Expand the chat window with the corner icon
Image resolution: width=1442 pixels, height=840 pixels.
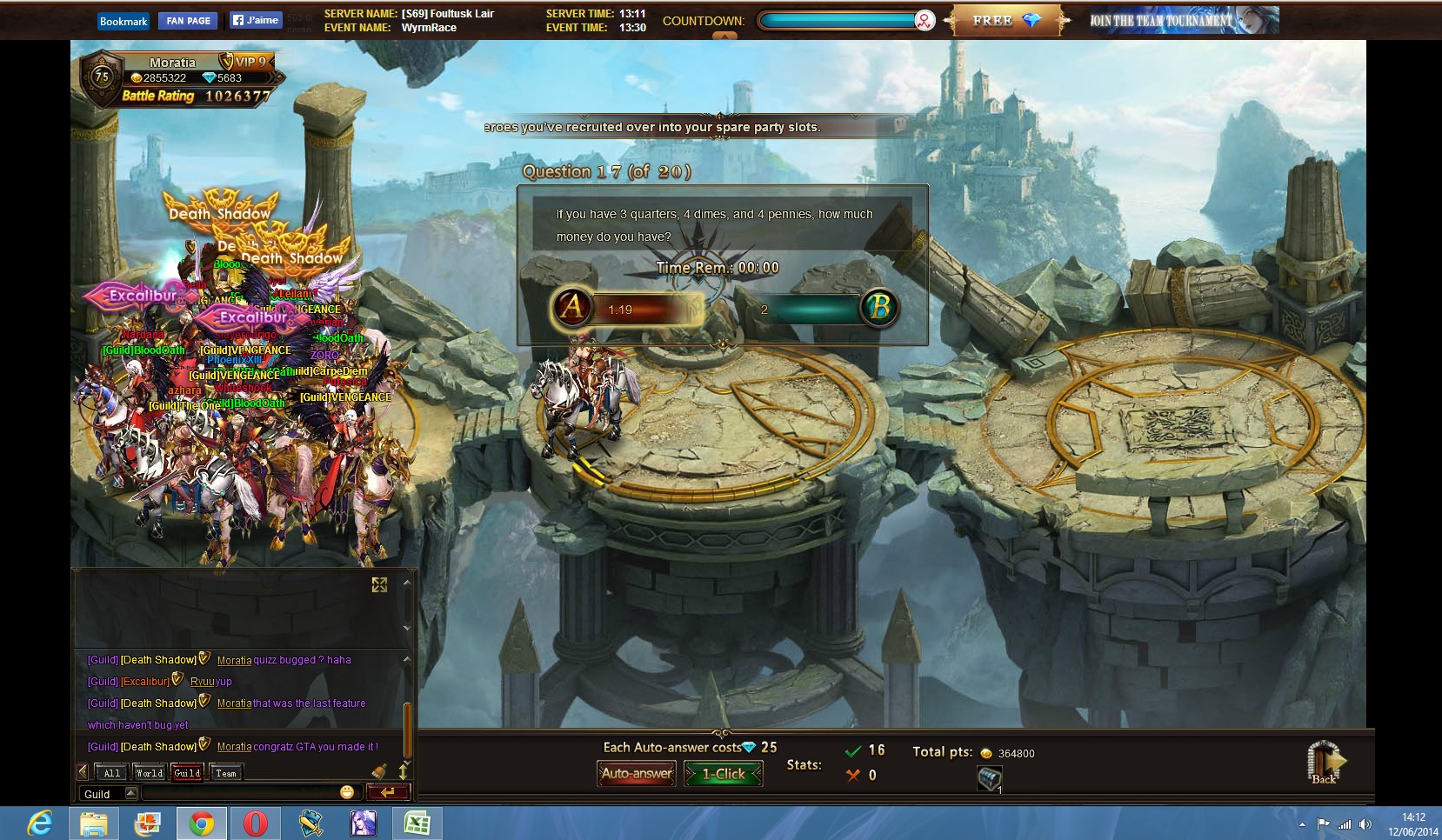point(379,585)
